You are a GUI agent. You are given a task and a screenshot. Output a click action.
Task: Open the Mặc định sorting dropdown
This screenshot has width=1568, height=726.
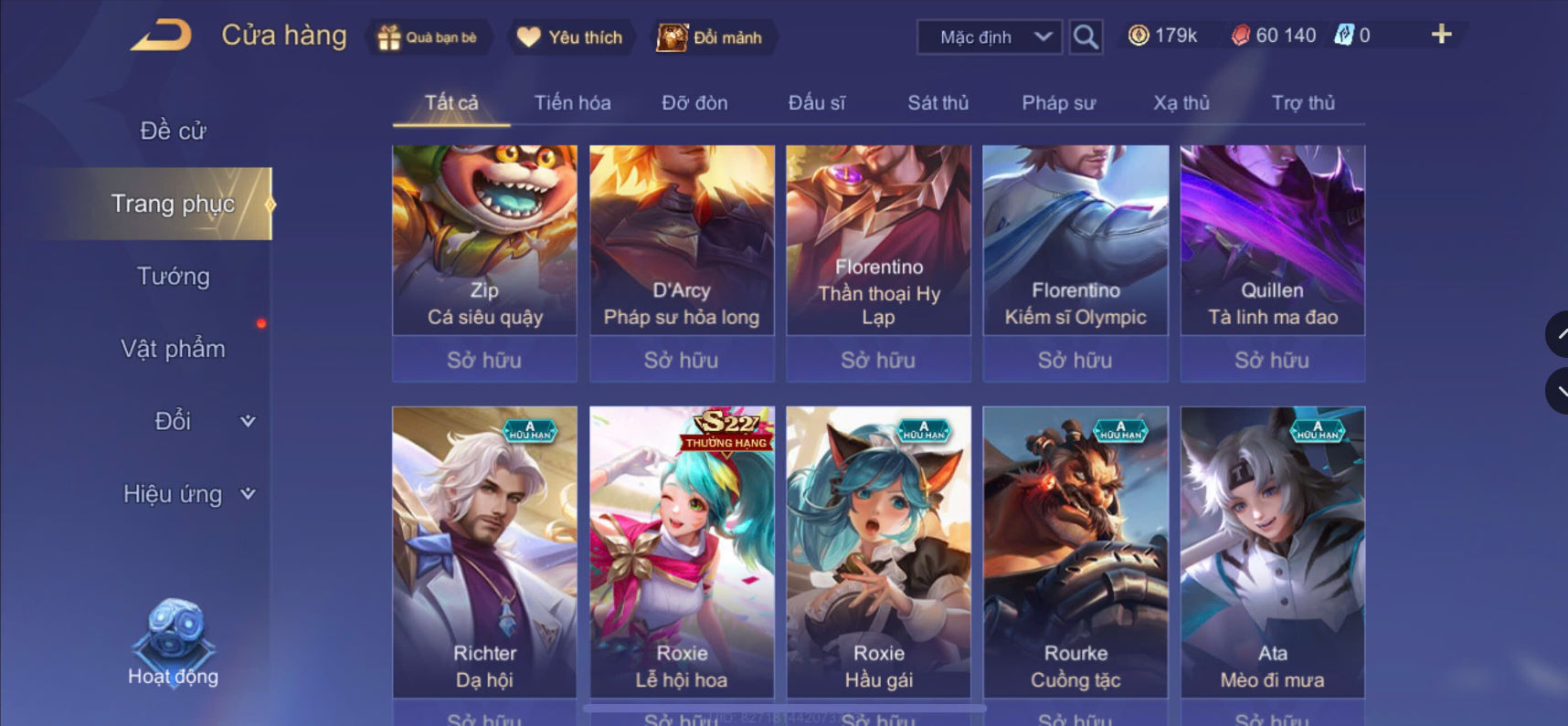988,37
